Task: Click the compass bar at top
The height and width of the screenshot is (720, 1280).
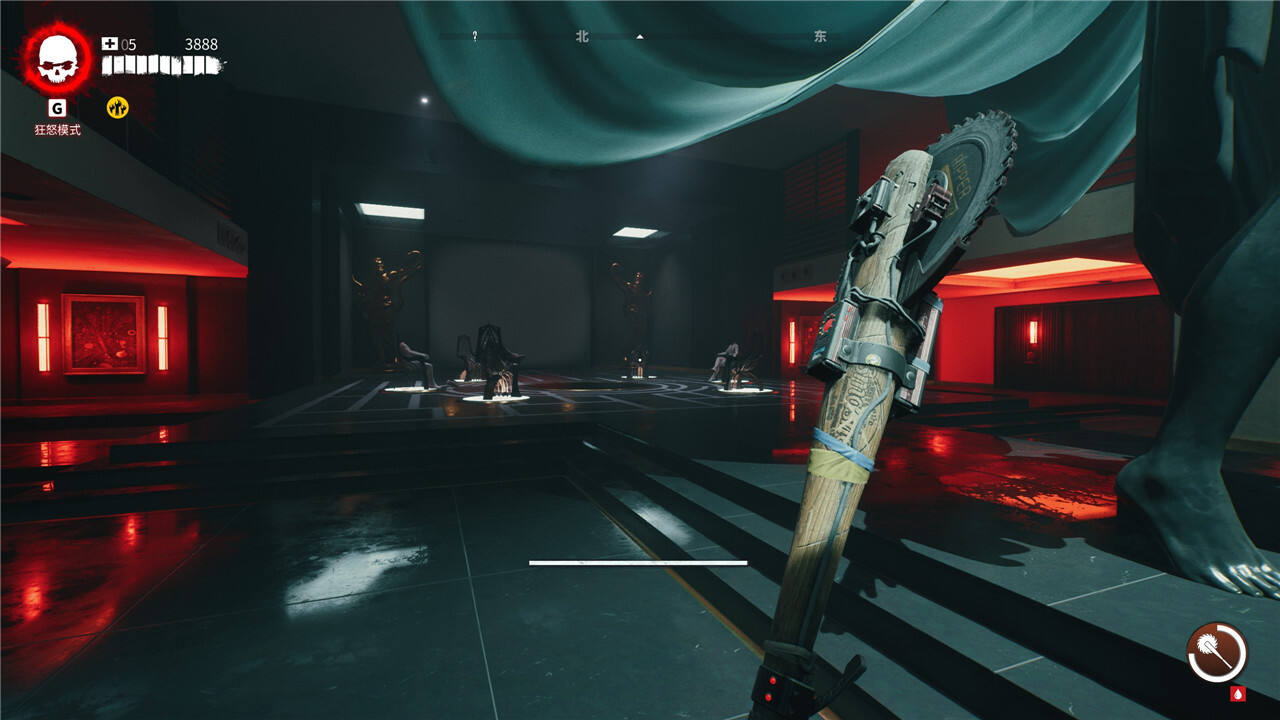Action: (x=640, y=37)
